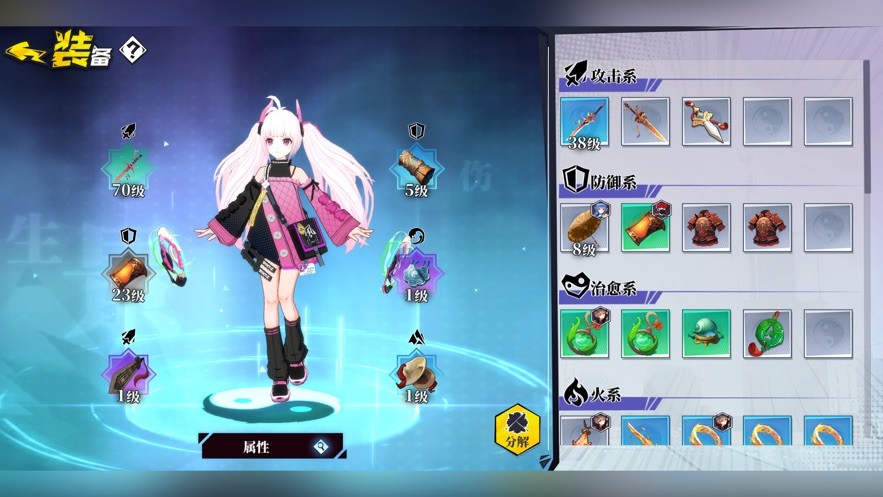
Task: Go back using the yellow arrow
Action: [x=26, y=52]
